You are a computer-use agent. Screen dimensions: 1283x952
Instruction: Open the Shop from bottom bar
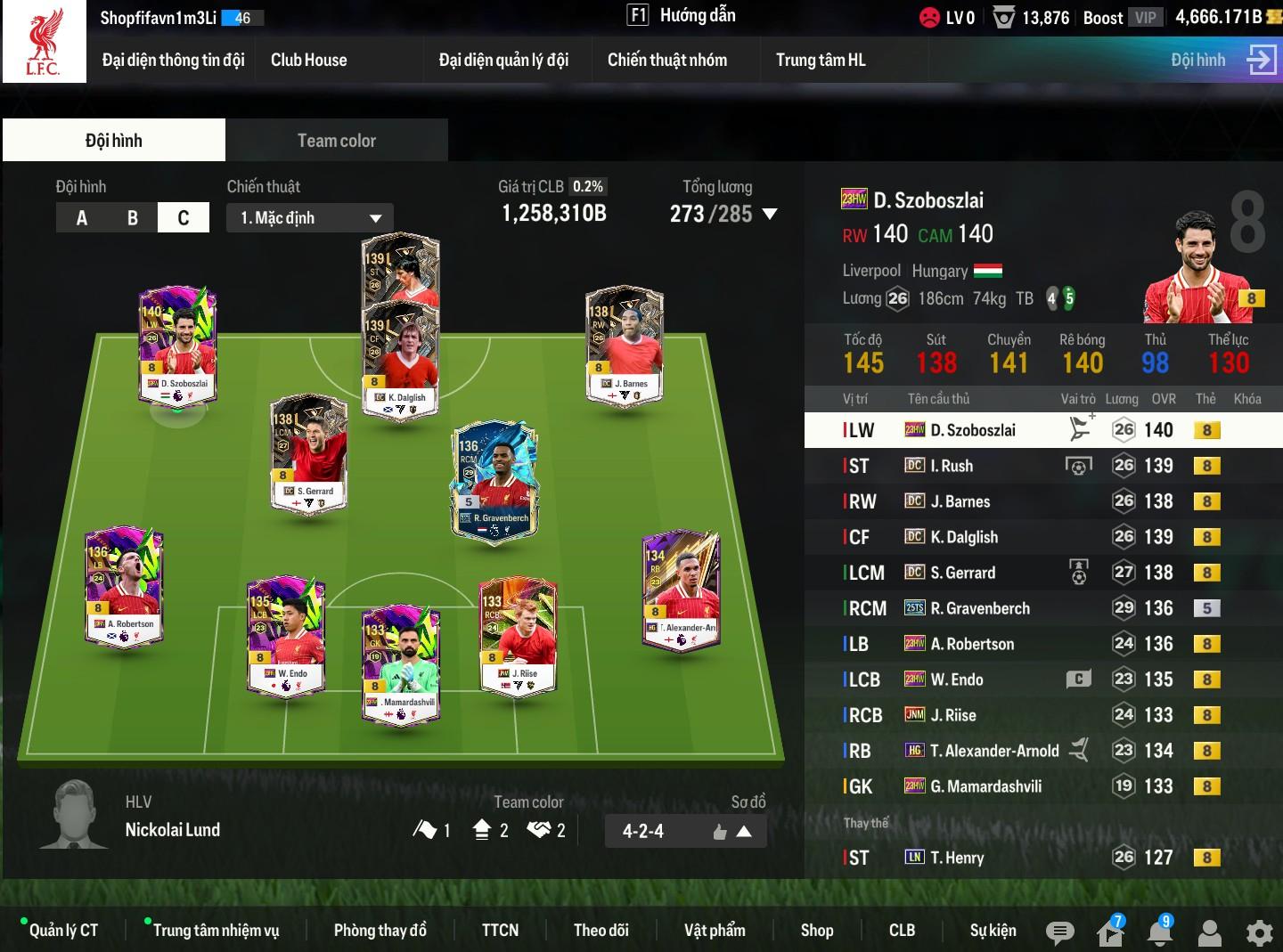[816, 931]
